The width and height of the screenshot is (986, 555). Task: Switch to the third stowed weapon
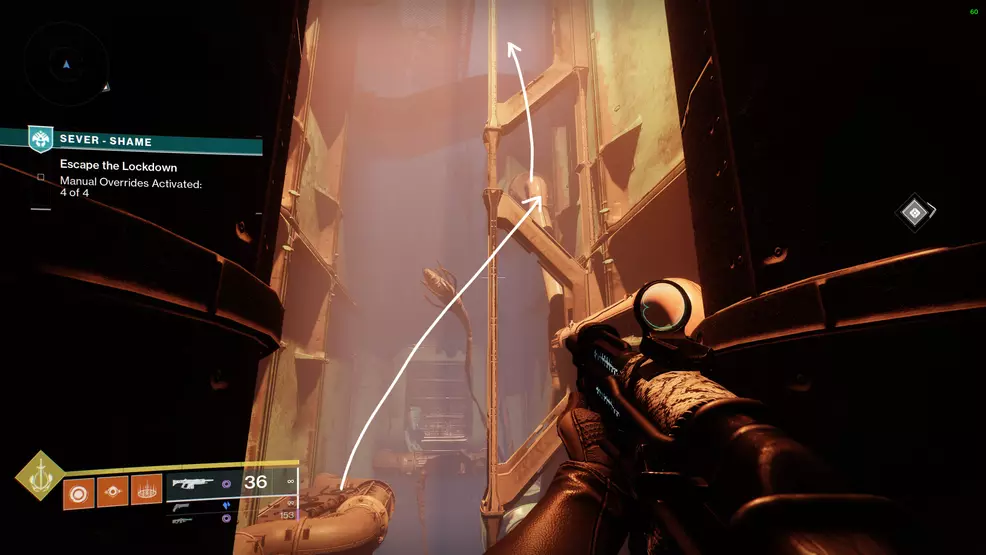[x=180, y=520]
